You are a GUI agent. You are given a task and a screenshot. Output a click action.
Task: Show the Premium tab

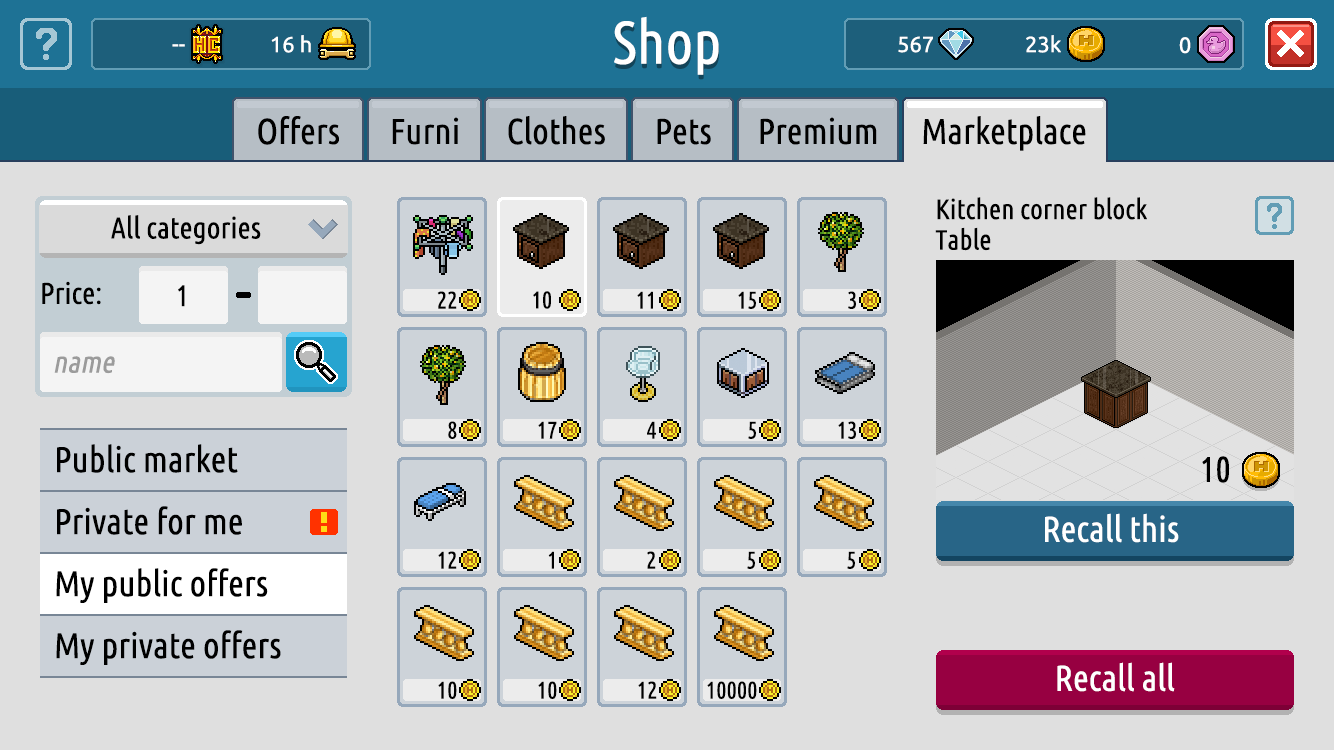click(x=817, y=131)
